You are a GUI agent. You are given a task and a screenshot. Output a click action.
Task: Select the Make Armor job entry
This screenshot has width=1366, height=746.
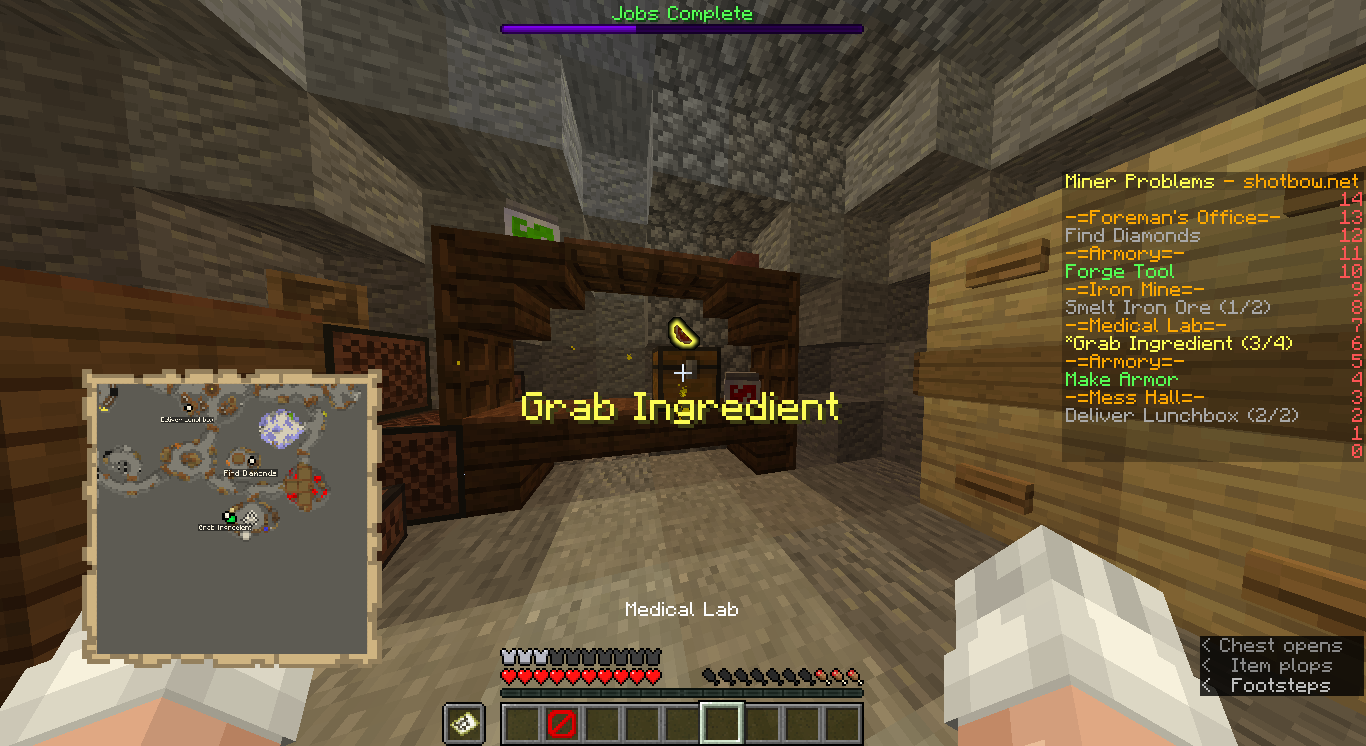[x=1121, y=380]
